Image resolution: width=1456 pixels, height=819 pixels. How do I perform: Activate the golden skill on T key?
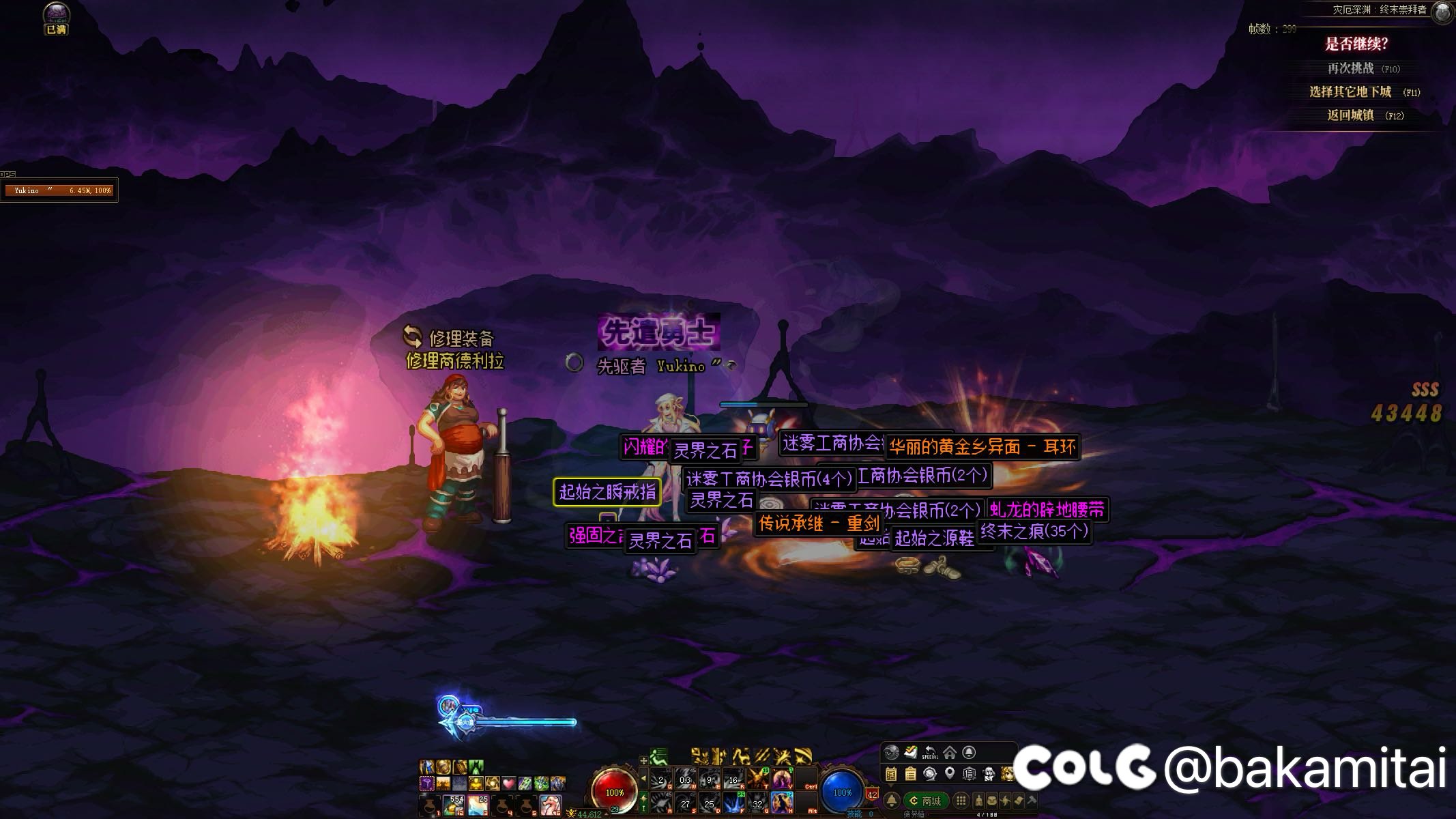757,779
